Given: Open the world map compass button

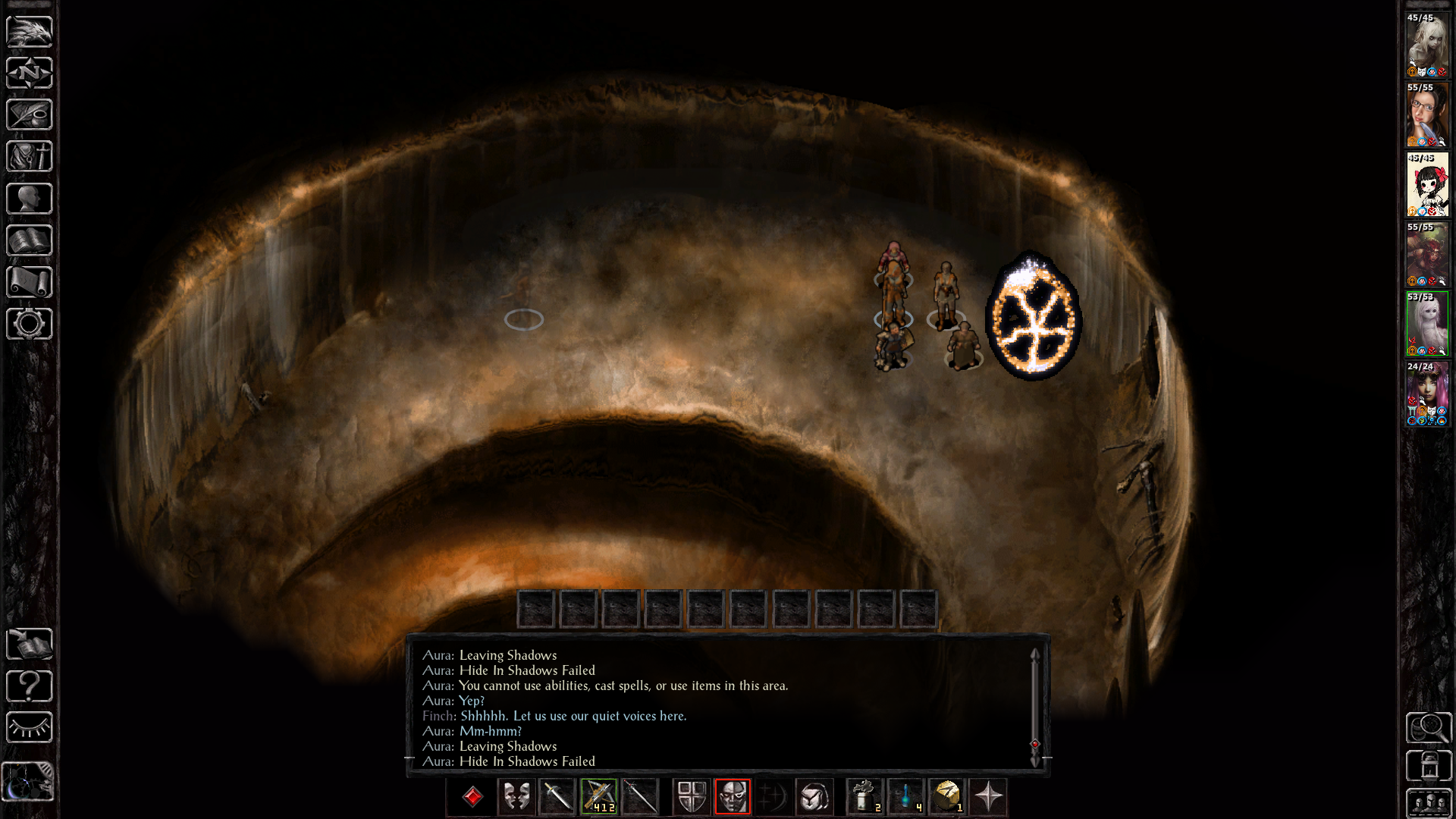Looking at the screenshot, I should tap(30, 73).
